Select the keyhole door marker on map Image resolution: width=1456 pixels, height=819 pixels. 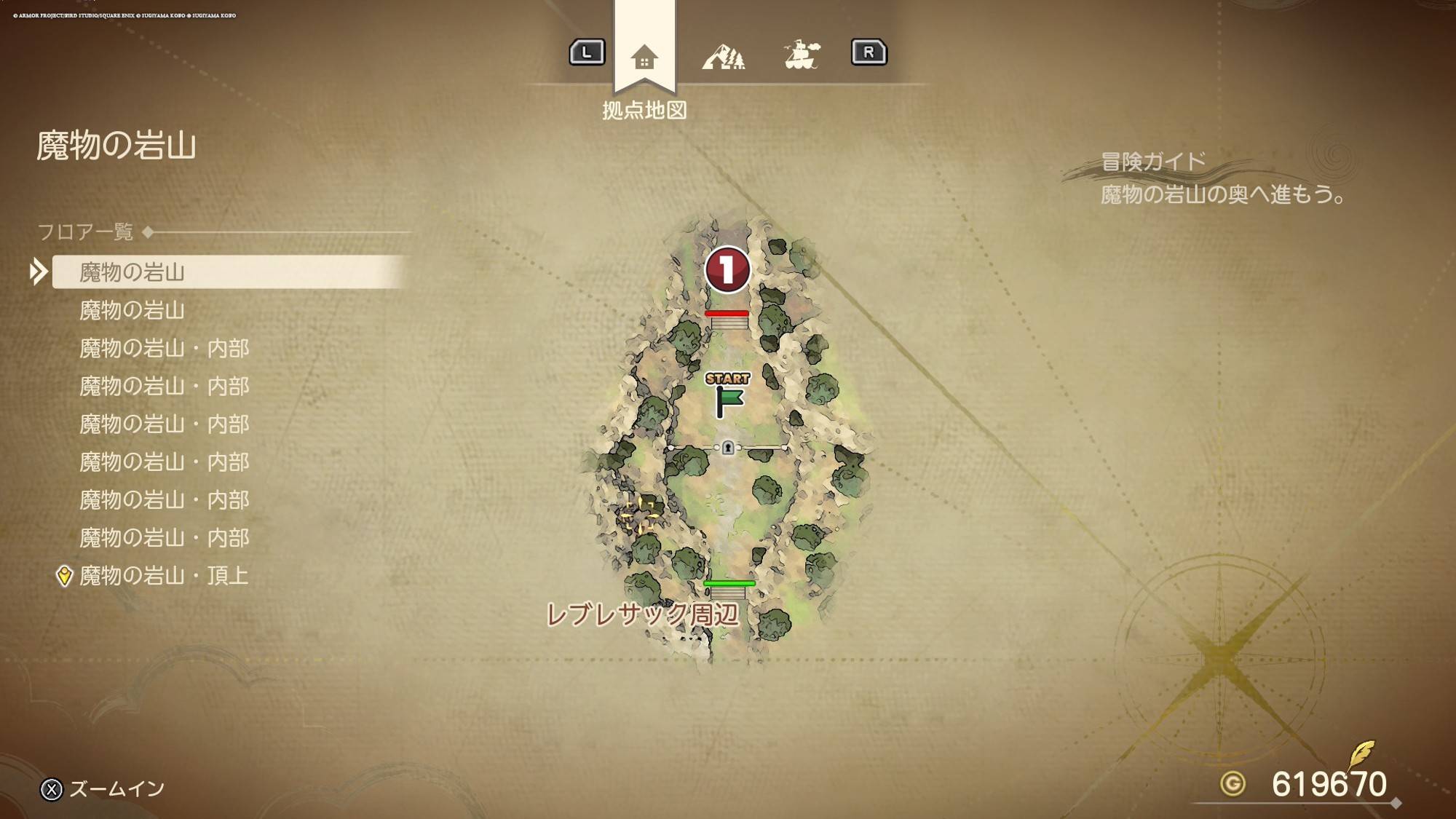point(727,448)
